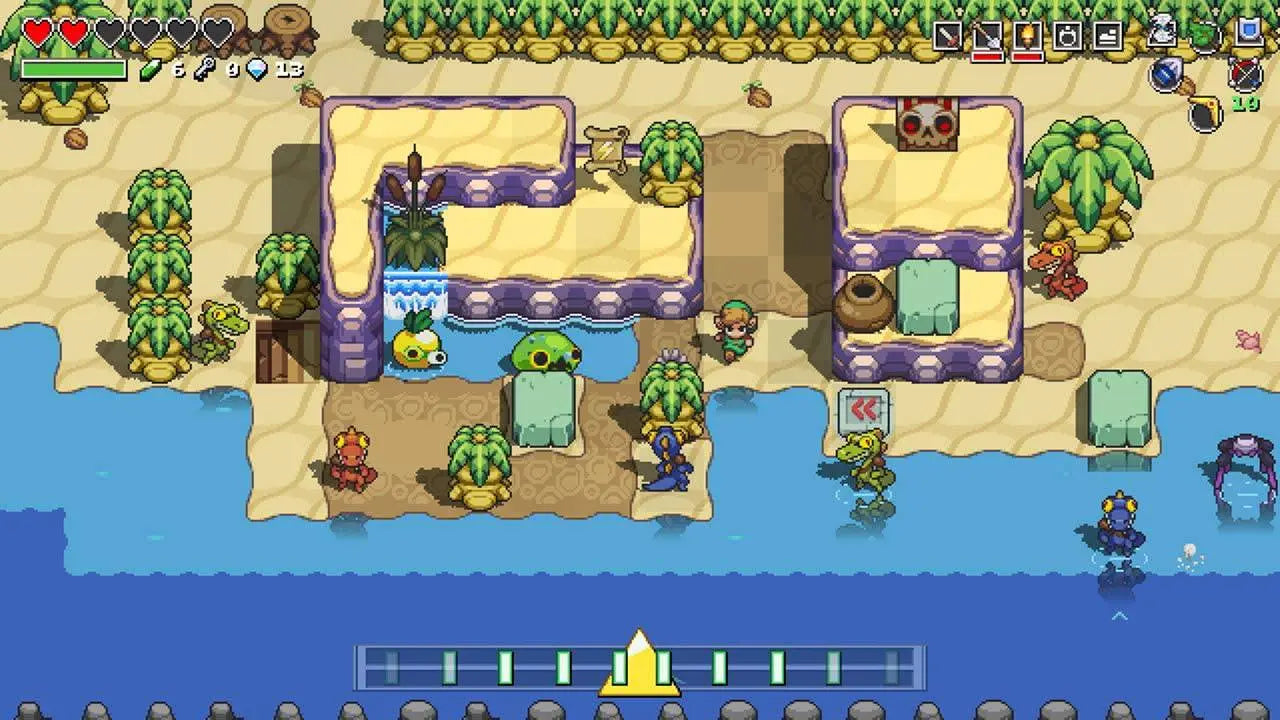Click the blue potion bottle icon
Screen dimensions: 1280x720
[x=1166, y=72]
